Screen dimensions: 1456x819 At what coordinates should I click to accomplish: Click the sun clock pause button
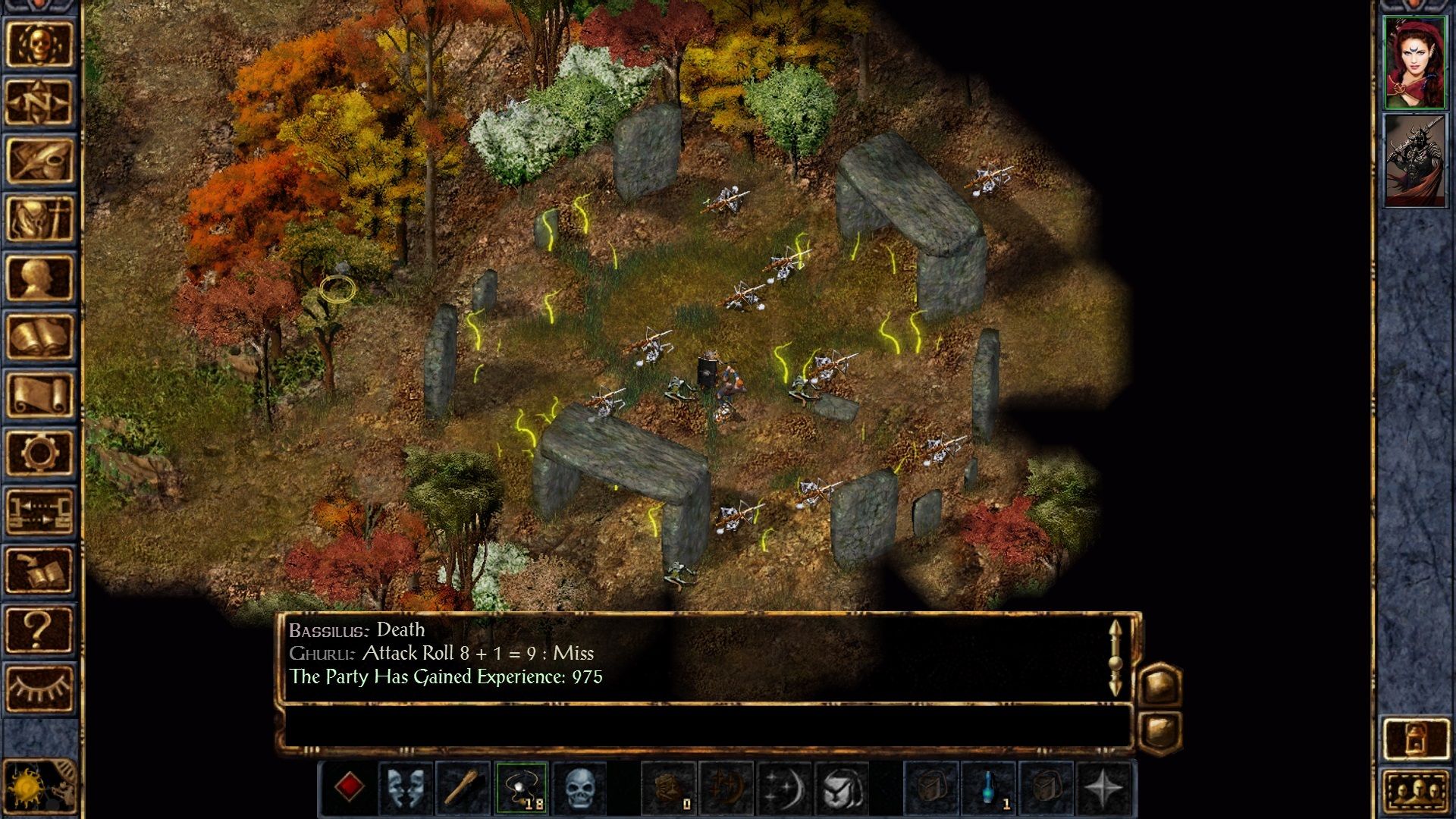pyautogui.click(x=30, y=787)
